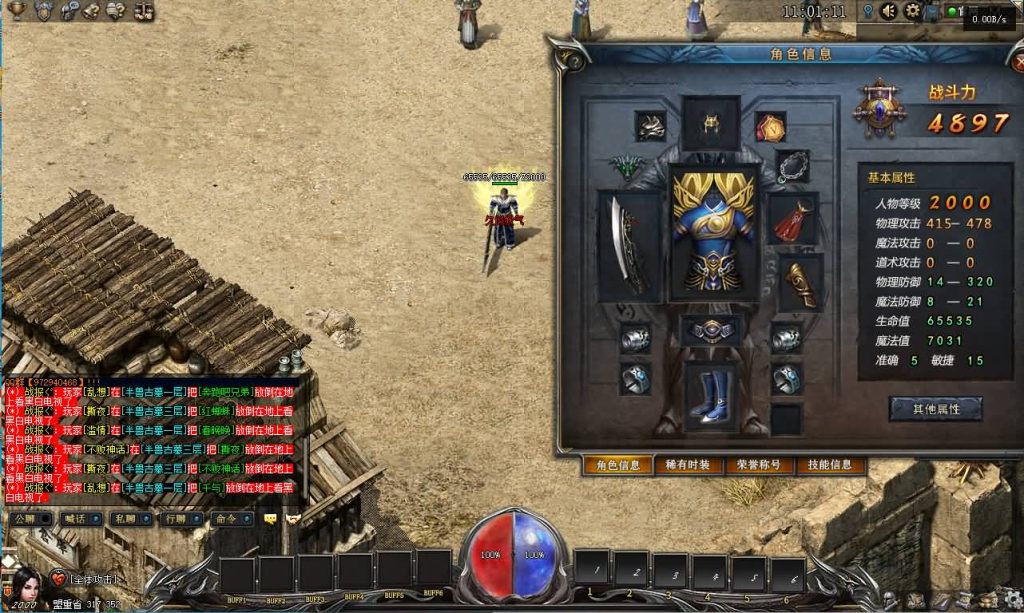The image size is (1024, 613).
Task: Click the golden helmet equipment slot
Action: point(712,123)
